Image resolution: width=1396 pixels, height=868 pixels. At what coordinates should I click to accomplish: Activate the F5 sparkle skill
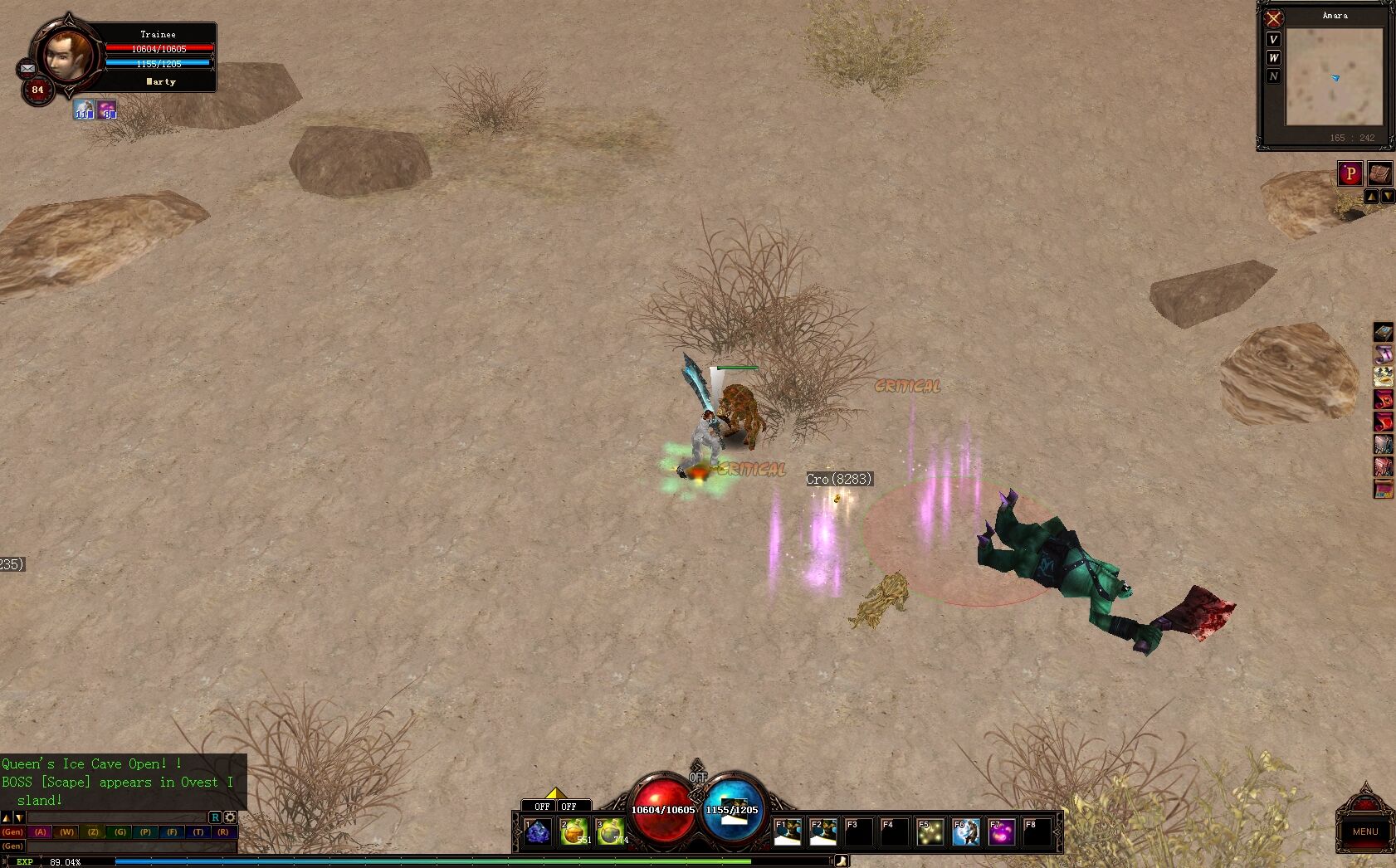click(930, 831)
